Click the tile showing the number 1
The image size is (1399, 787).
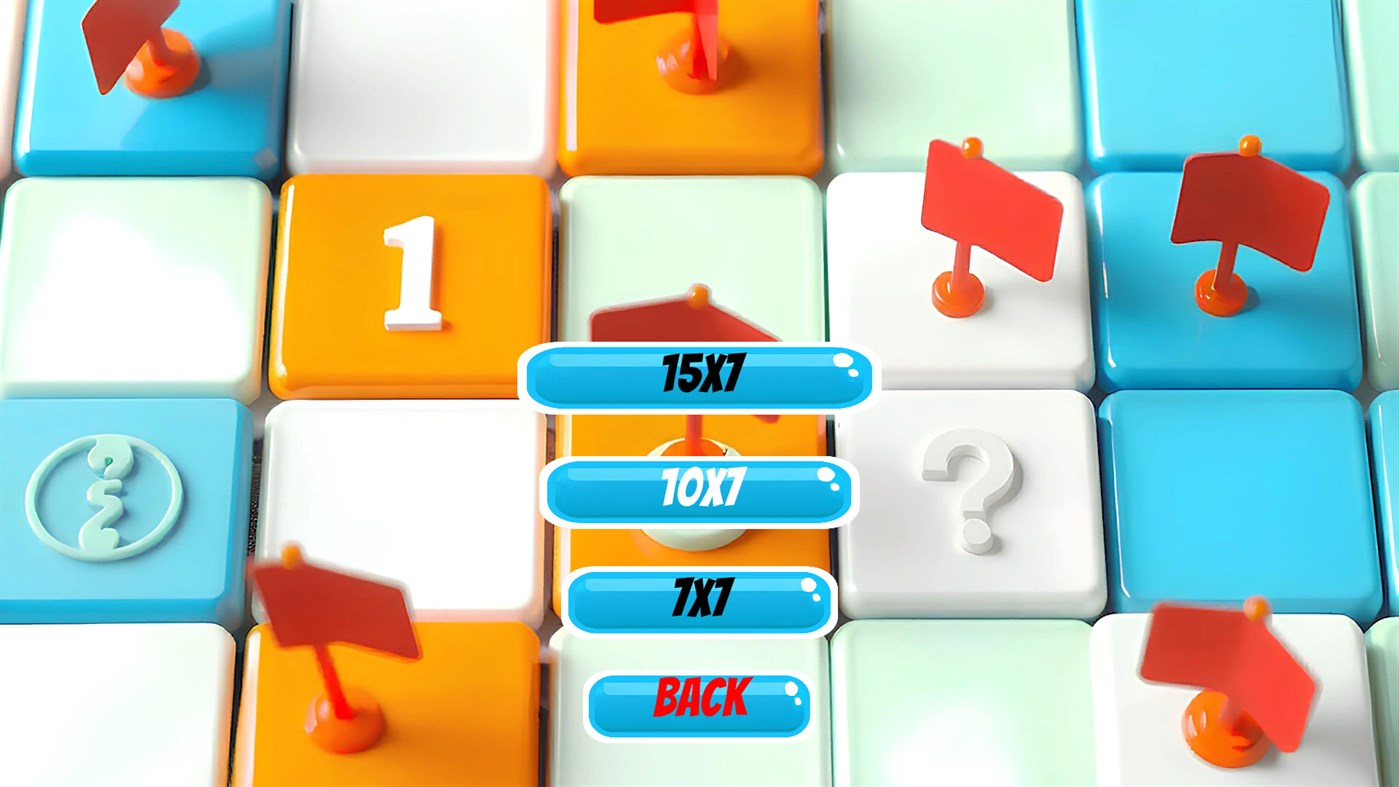pyautogui.click(x=410, y=270)
